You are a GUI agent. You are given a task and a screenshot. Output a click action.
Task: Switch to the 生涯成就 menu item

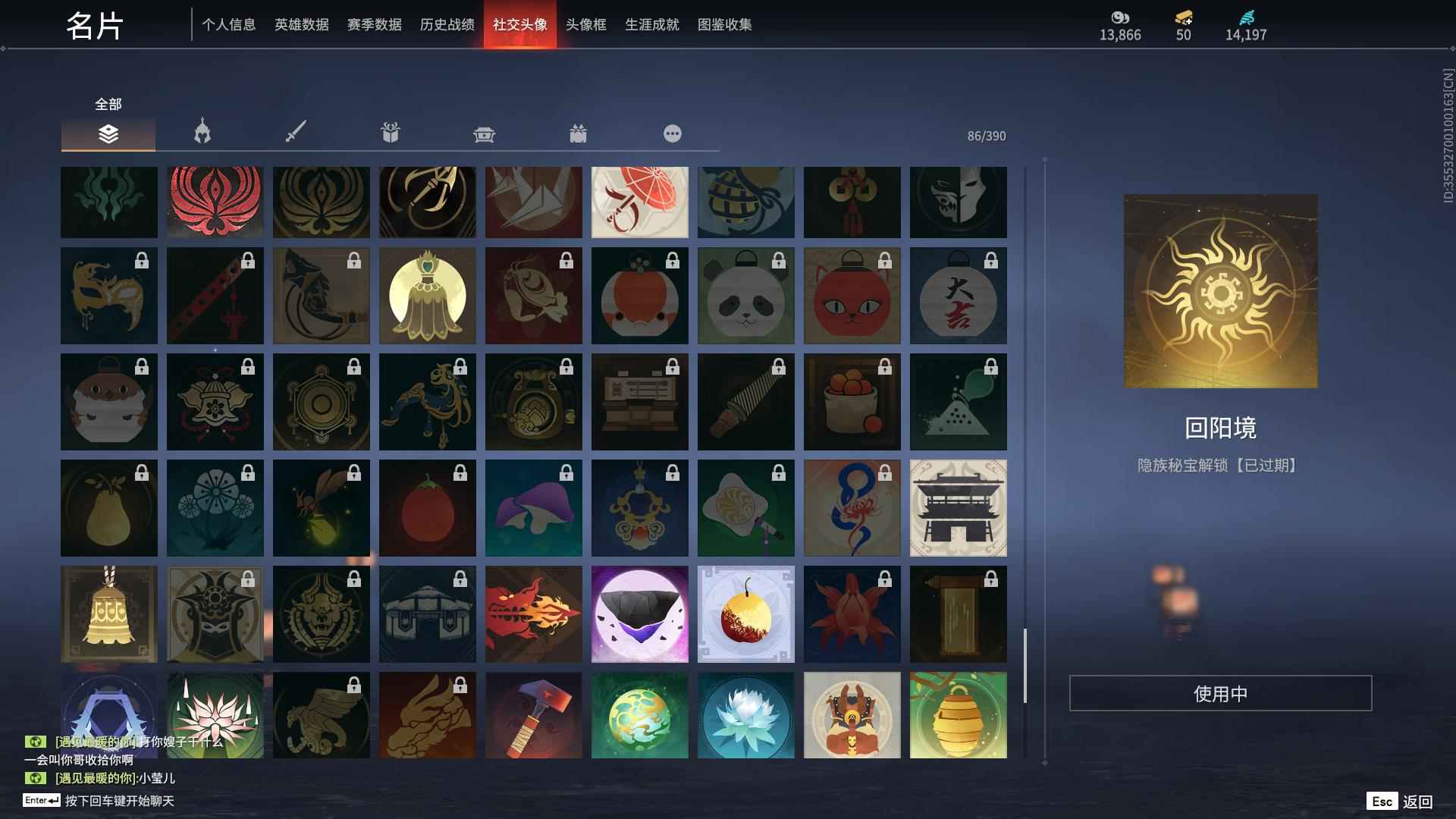(x=651, y=24)
